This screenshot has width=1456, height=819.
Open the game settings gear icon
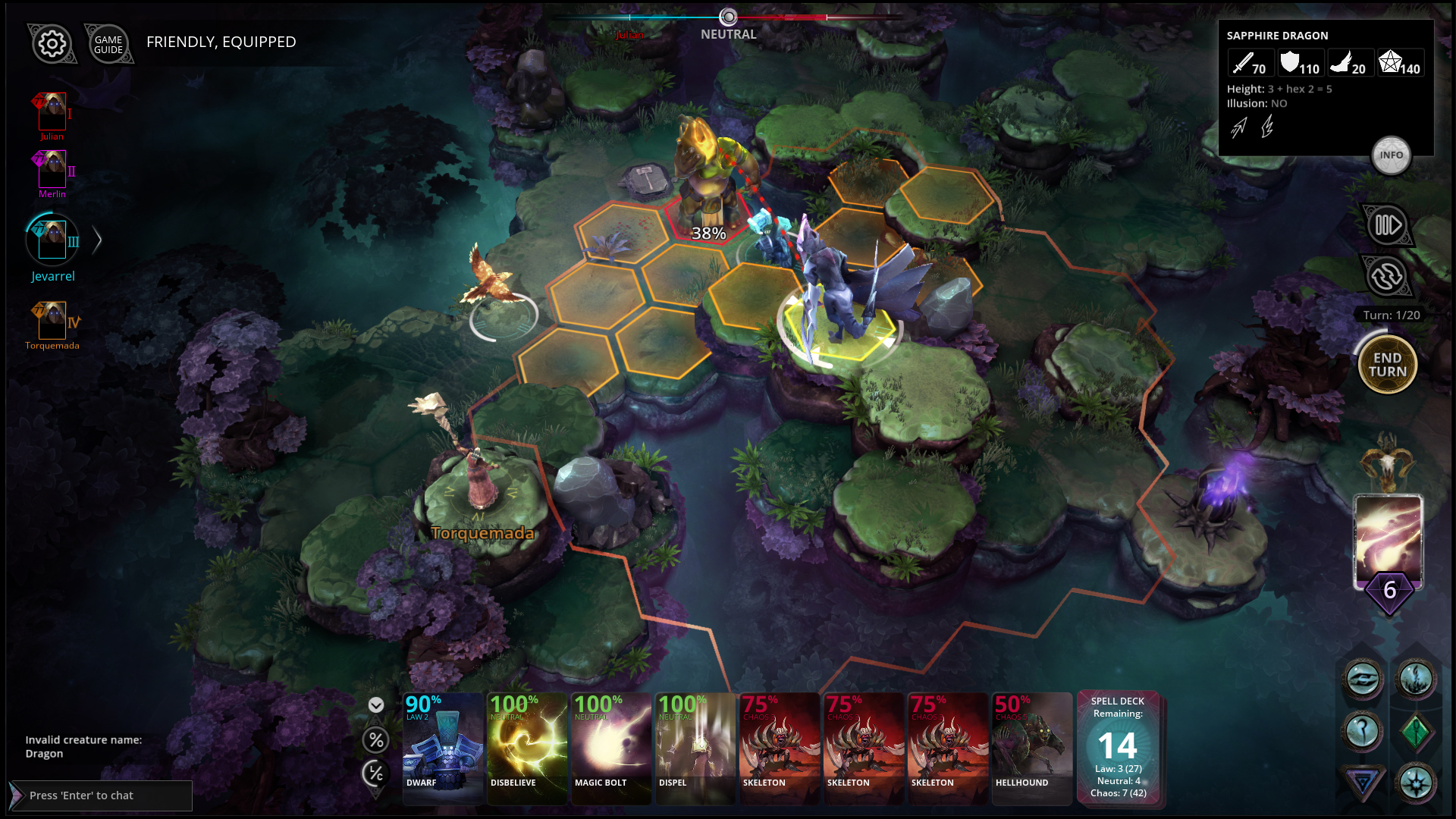coord(51,44)
